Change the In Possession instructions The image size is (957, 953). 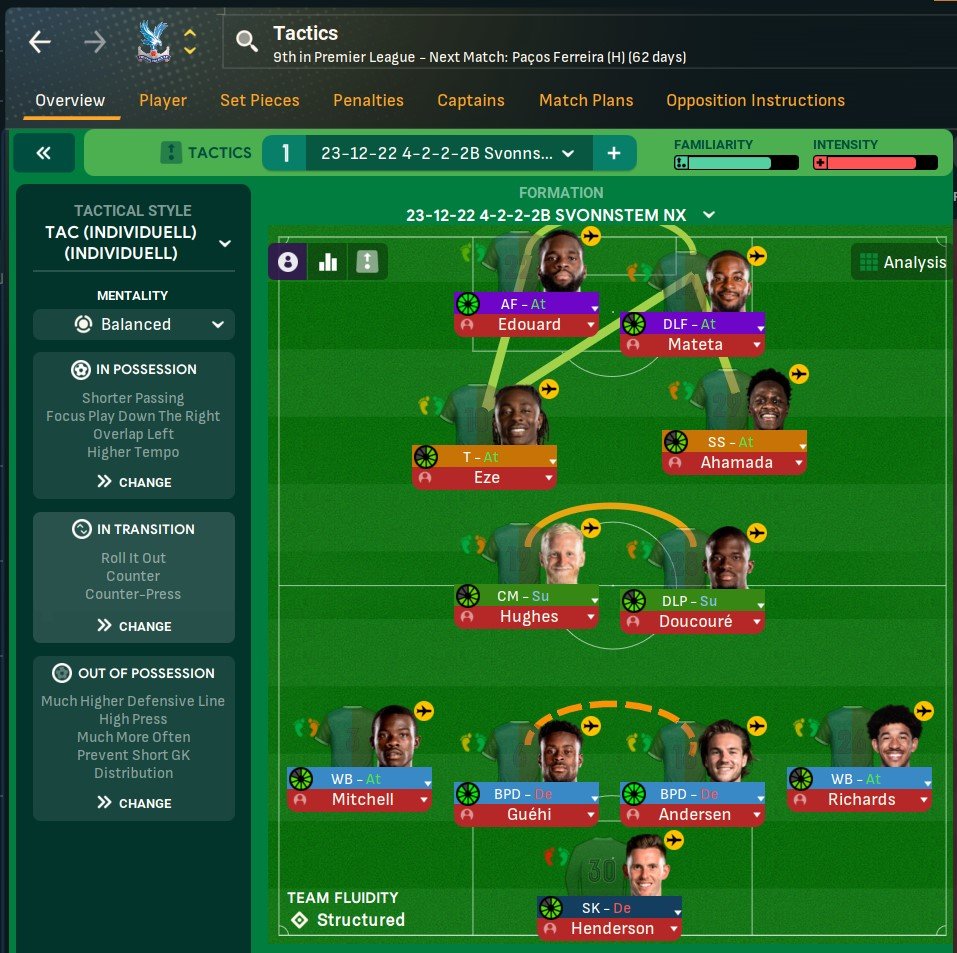tap(134, 482)
